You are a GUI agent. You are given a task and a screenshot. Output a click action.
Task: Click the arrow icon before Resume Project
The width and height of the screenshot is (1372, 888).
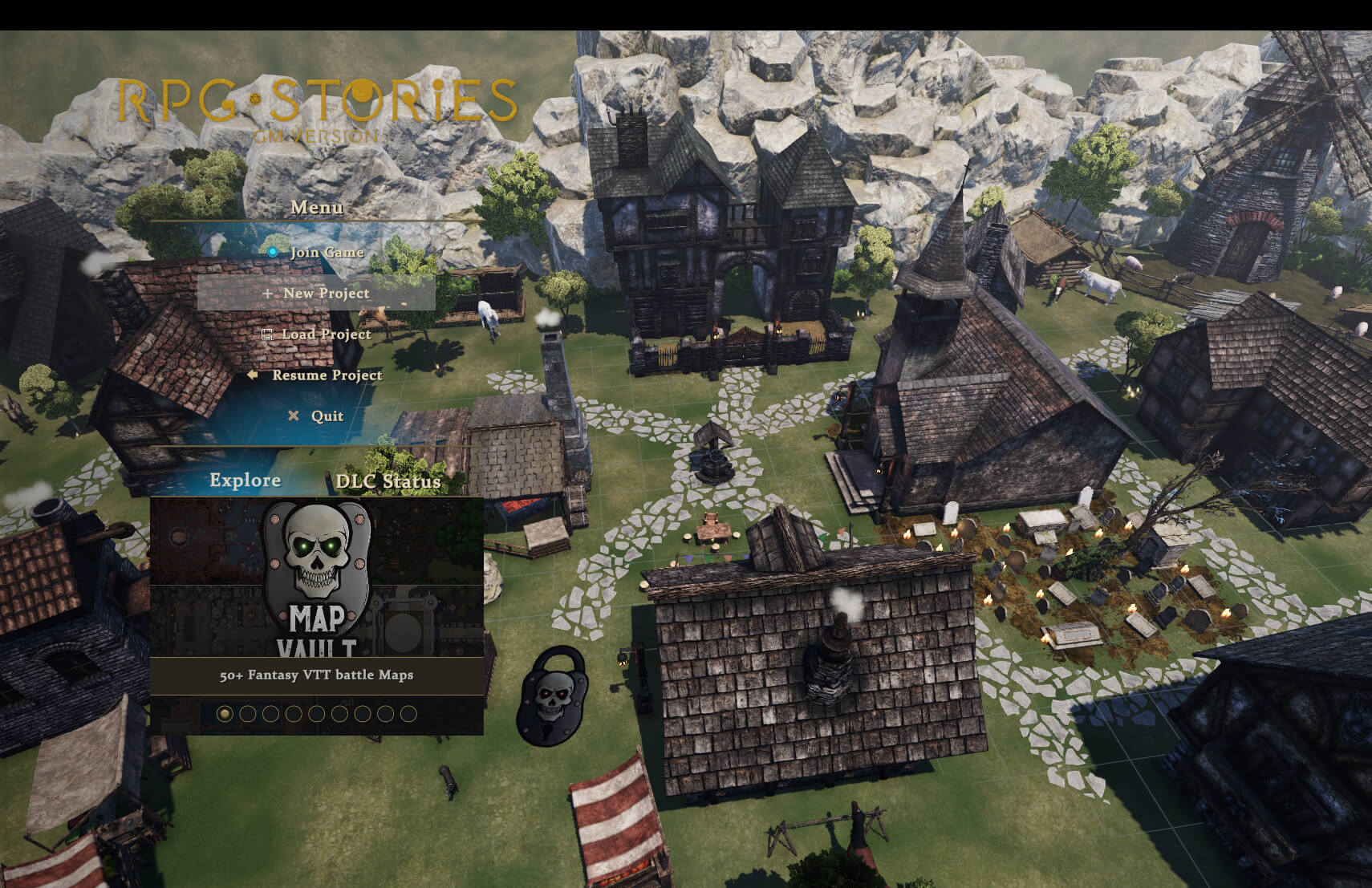(254, 375)
